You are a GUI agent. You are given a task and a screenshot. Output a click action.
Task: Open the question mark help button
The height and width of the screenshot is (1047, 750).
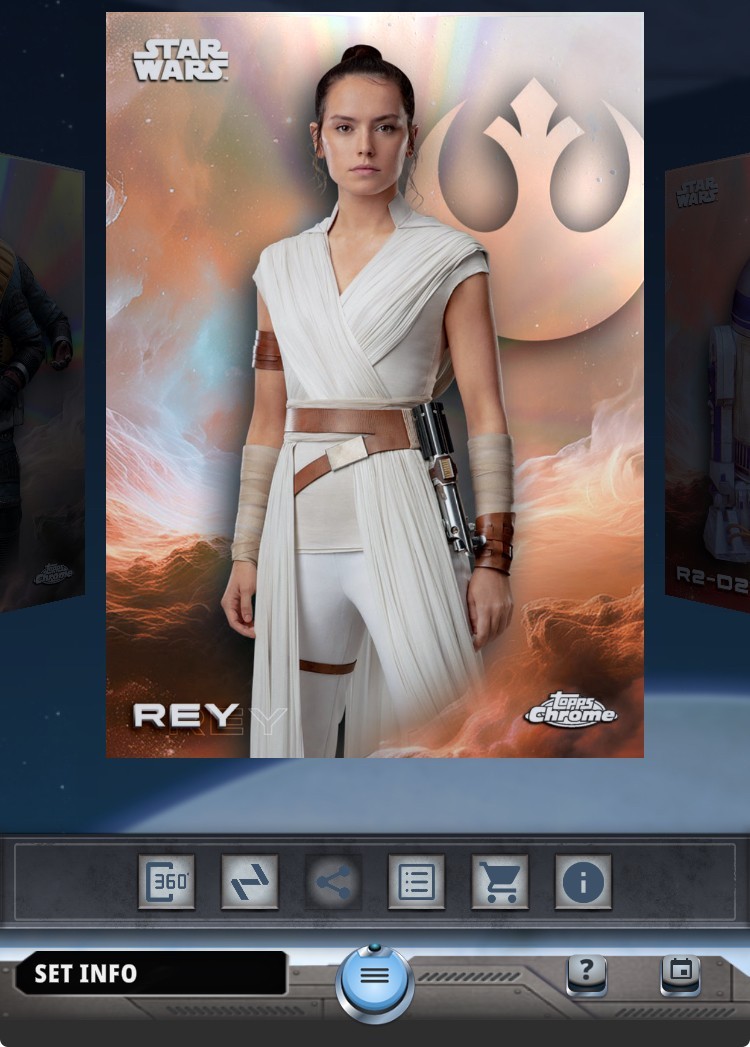(x=587, y=971)
